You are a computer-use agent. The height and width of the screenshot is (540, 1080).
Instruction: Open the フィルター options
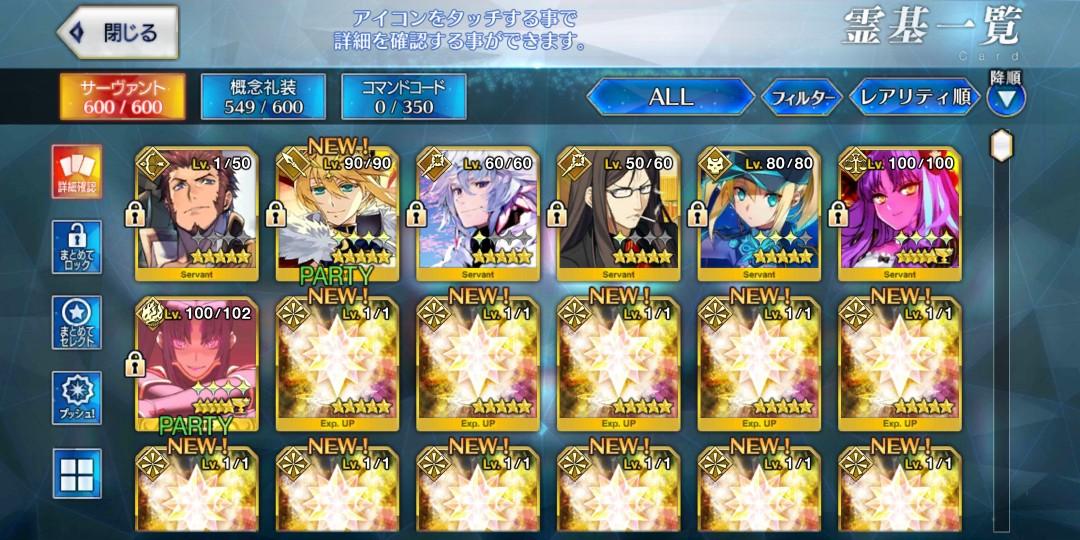[800, 97]
